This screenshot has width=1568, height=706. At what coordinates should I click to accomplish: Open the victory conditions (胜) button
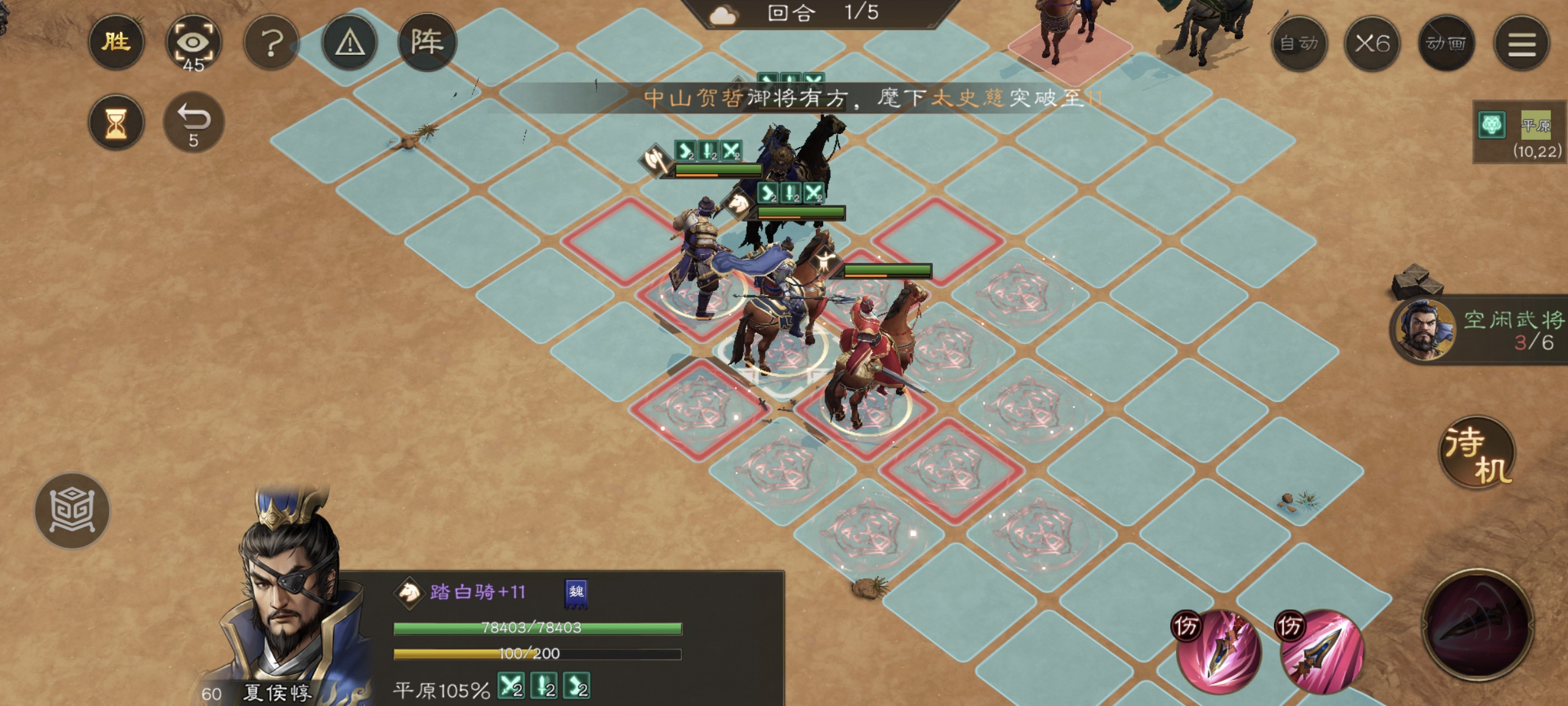click(x=116, y=42)
